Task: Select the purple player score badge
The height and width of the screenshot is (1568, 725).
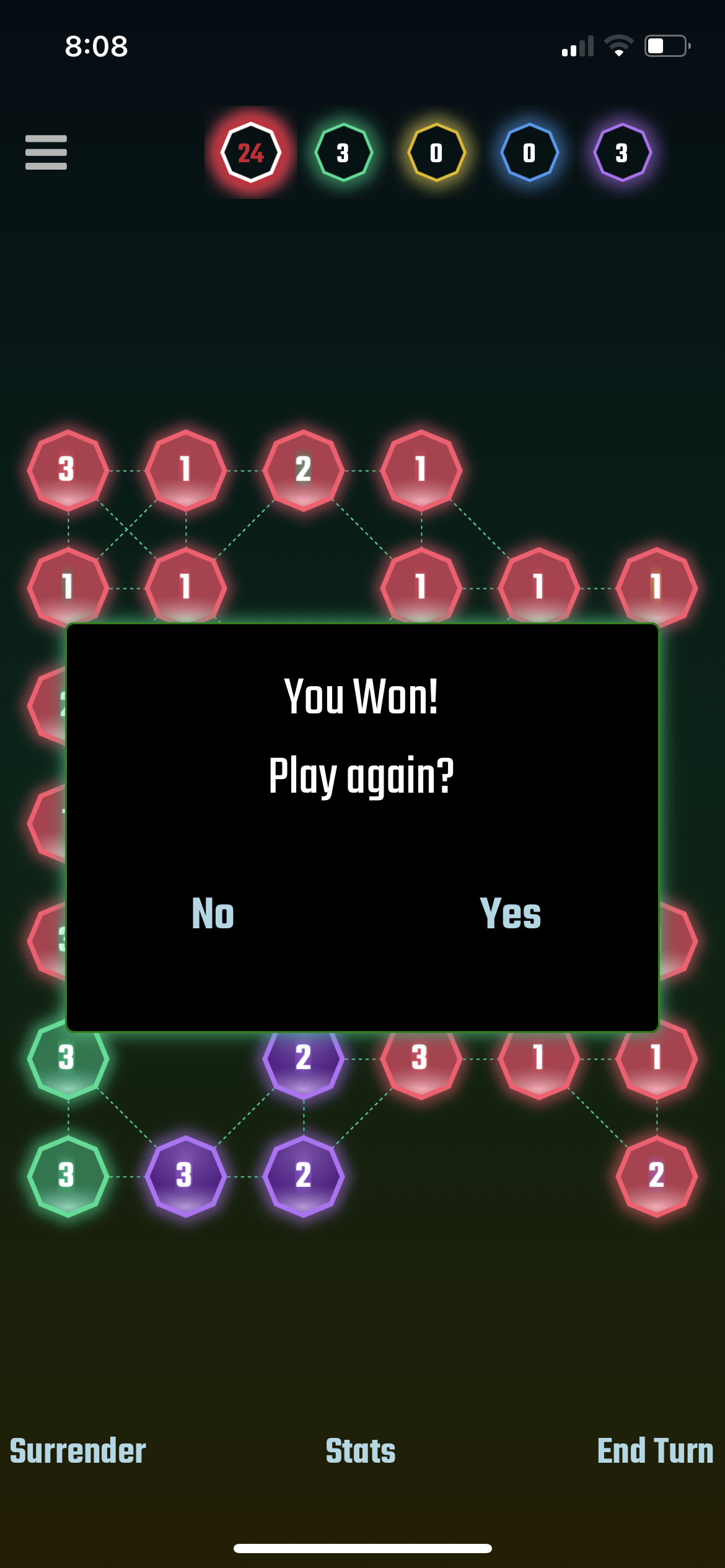Action: tap(622, 152)
